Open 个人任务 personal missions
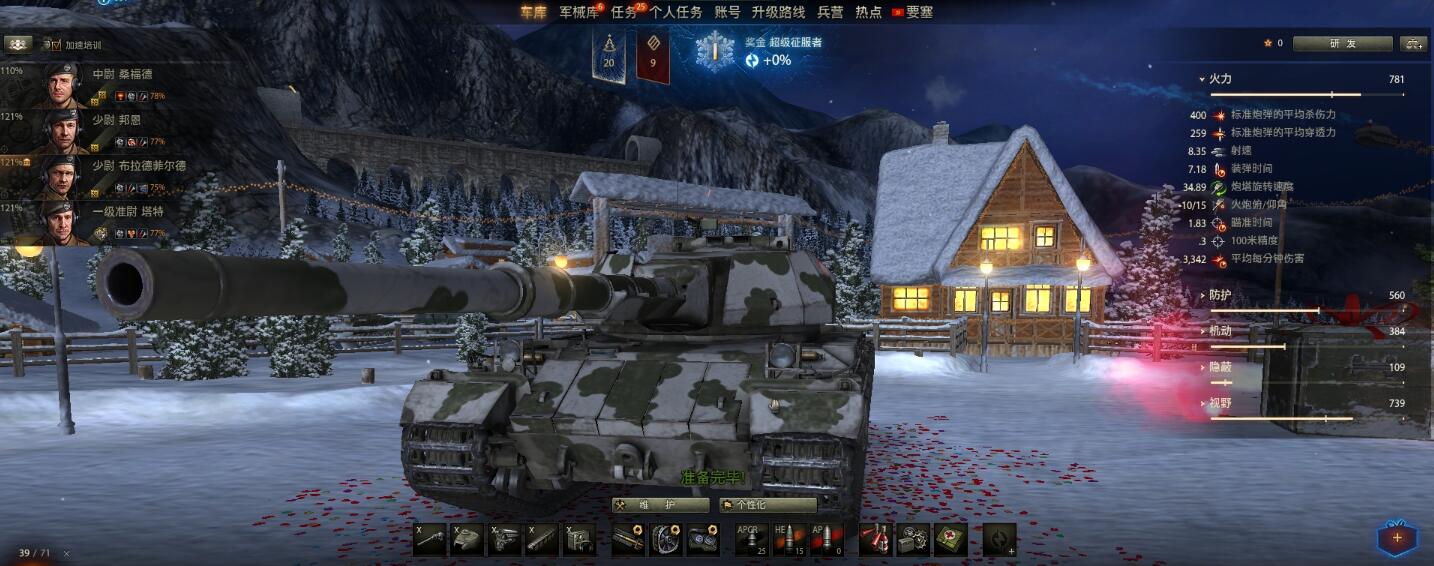Viewport: 1434px width, 566px height. [676, 12]
